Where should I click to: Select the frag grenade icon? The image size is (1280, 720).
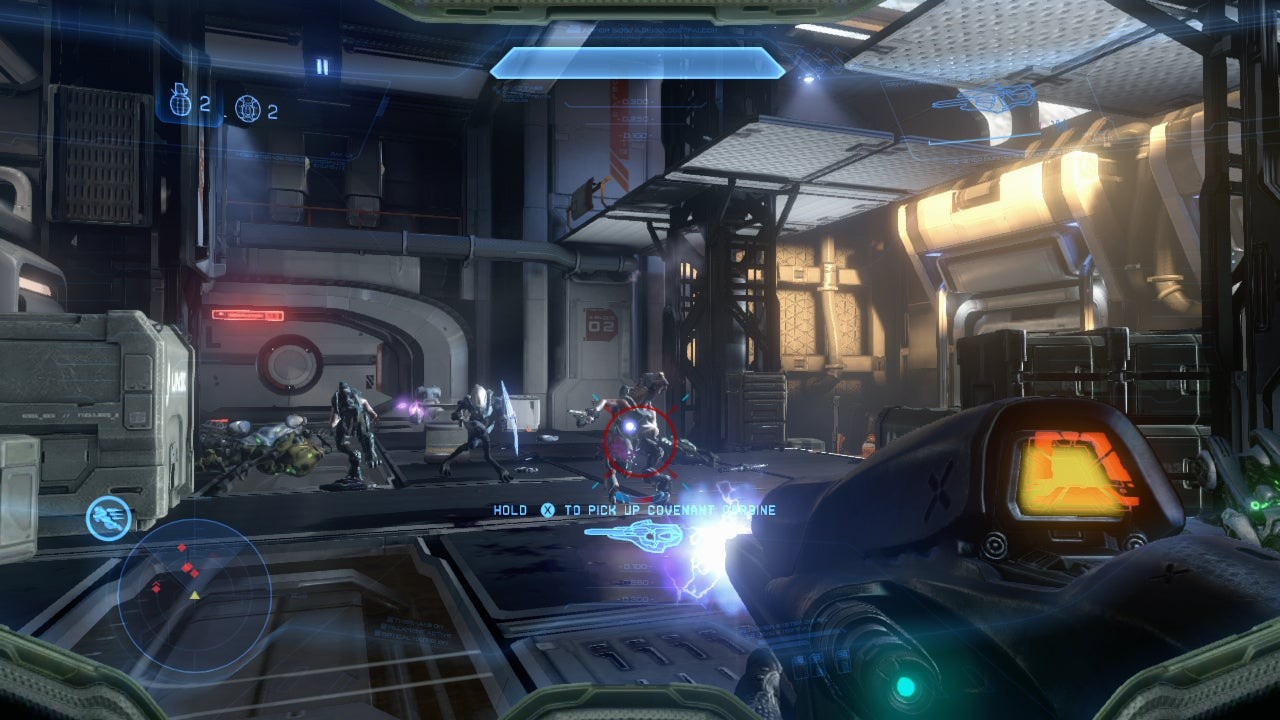[x=182, y=101]
